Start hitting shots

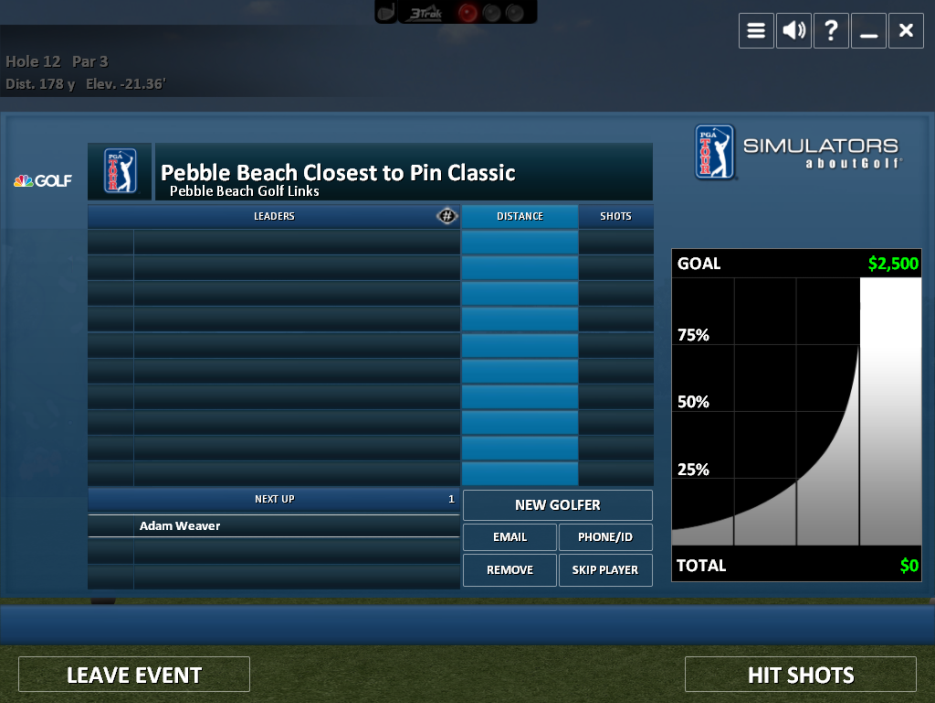tap(800, 675)
